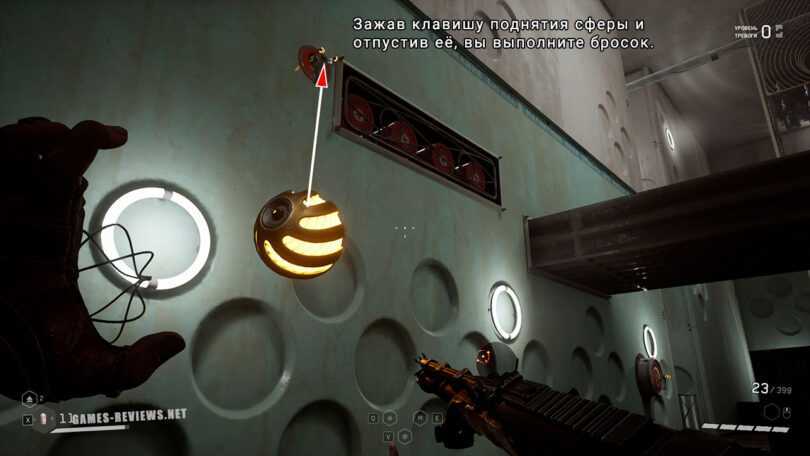
Task: Click the empty hexagon slot below ammo count
Action: (771, 411)
